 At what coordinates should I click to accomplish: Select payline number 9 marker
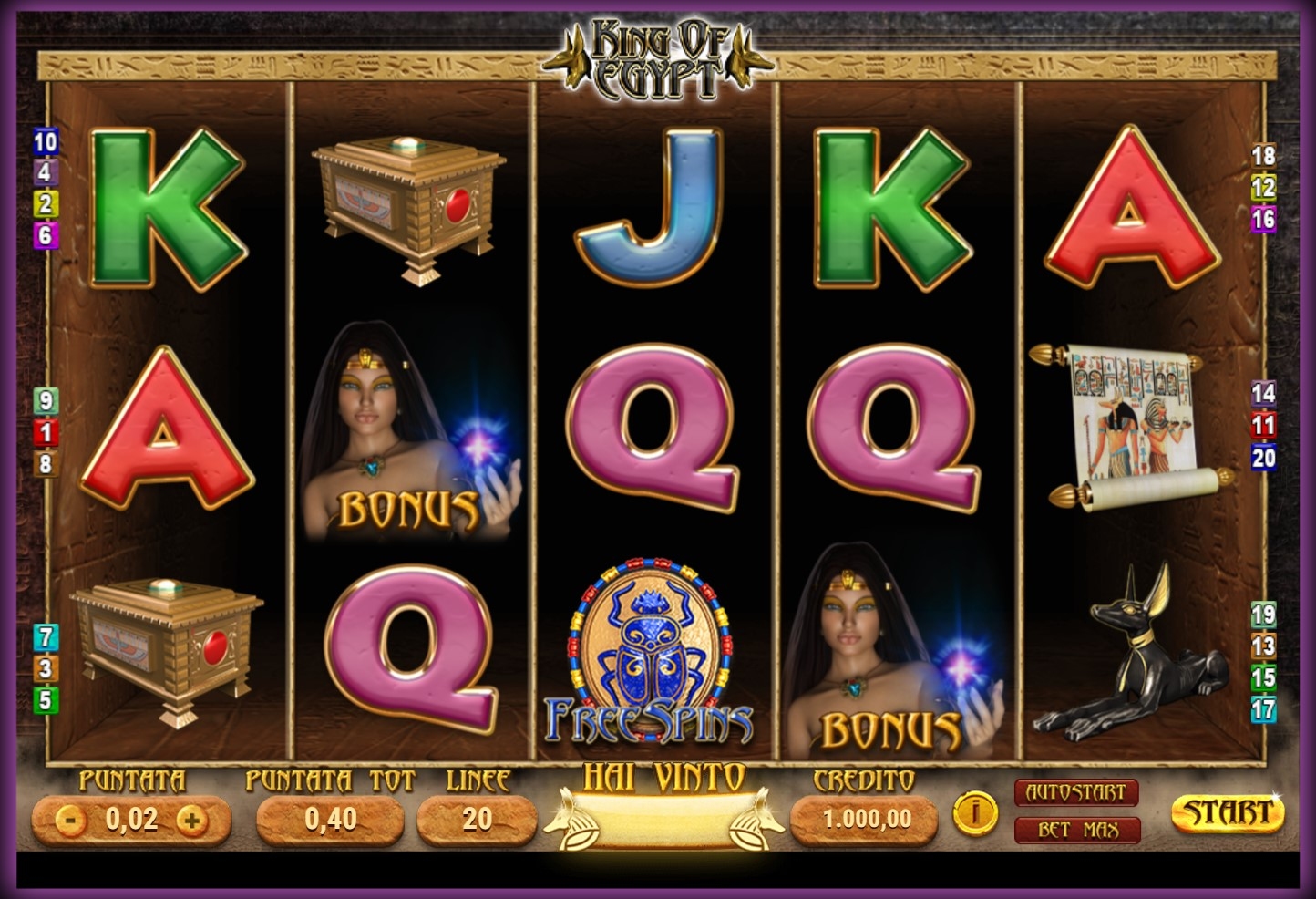(x=46, y=400)
